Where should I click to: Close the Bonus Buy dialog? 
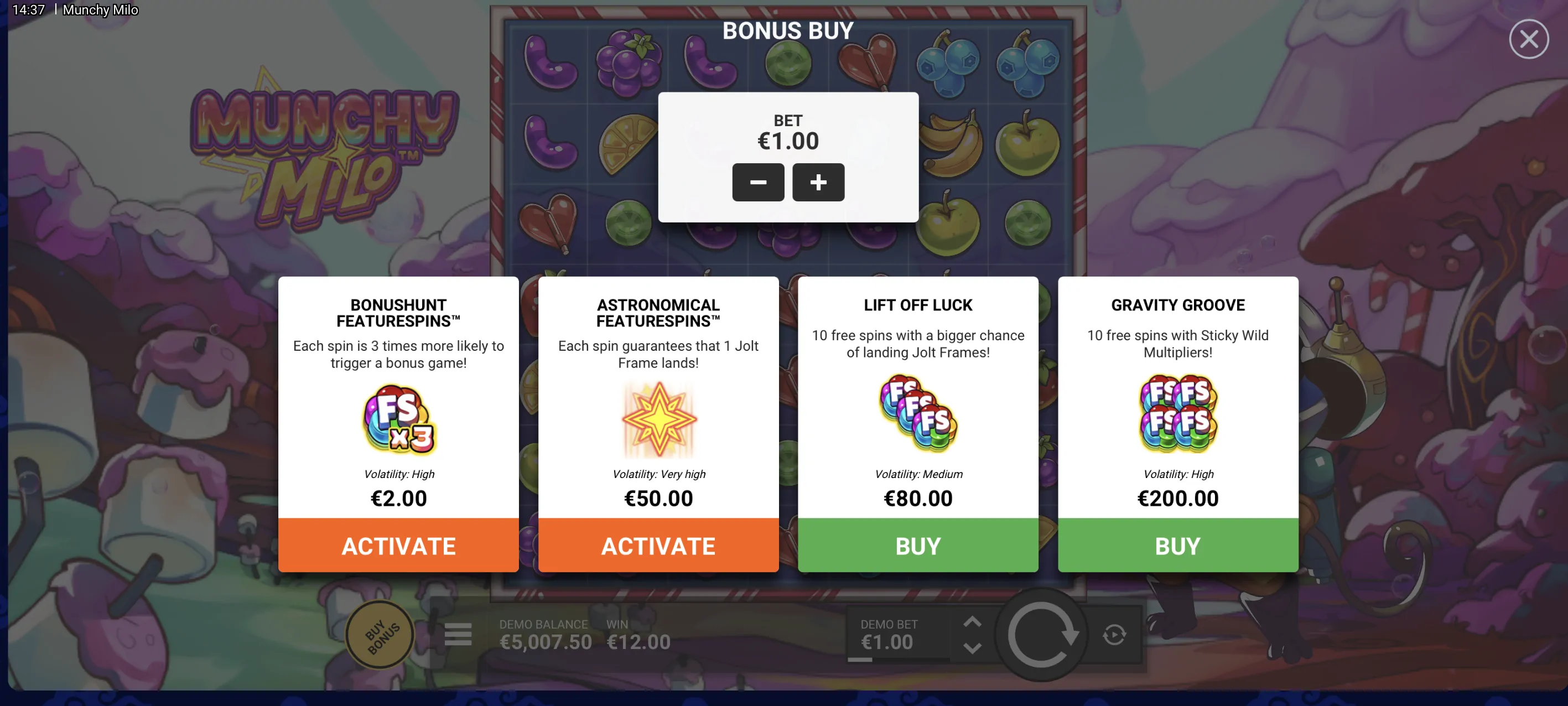point(1528,38)
